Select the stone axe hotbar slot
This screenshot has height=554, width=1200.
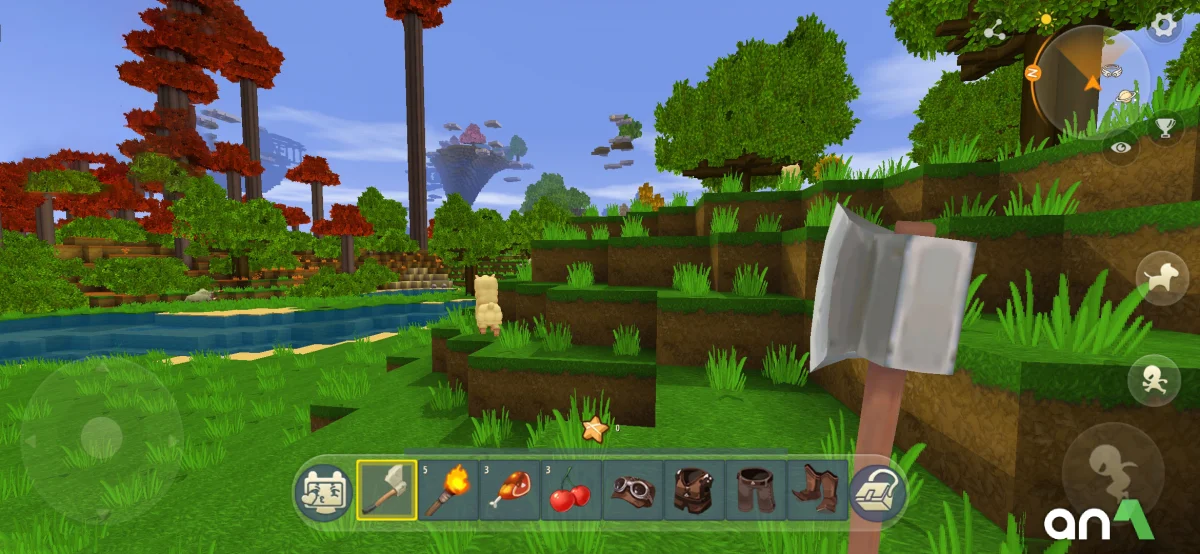[387, 490]
